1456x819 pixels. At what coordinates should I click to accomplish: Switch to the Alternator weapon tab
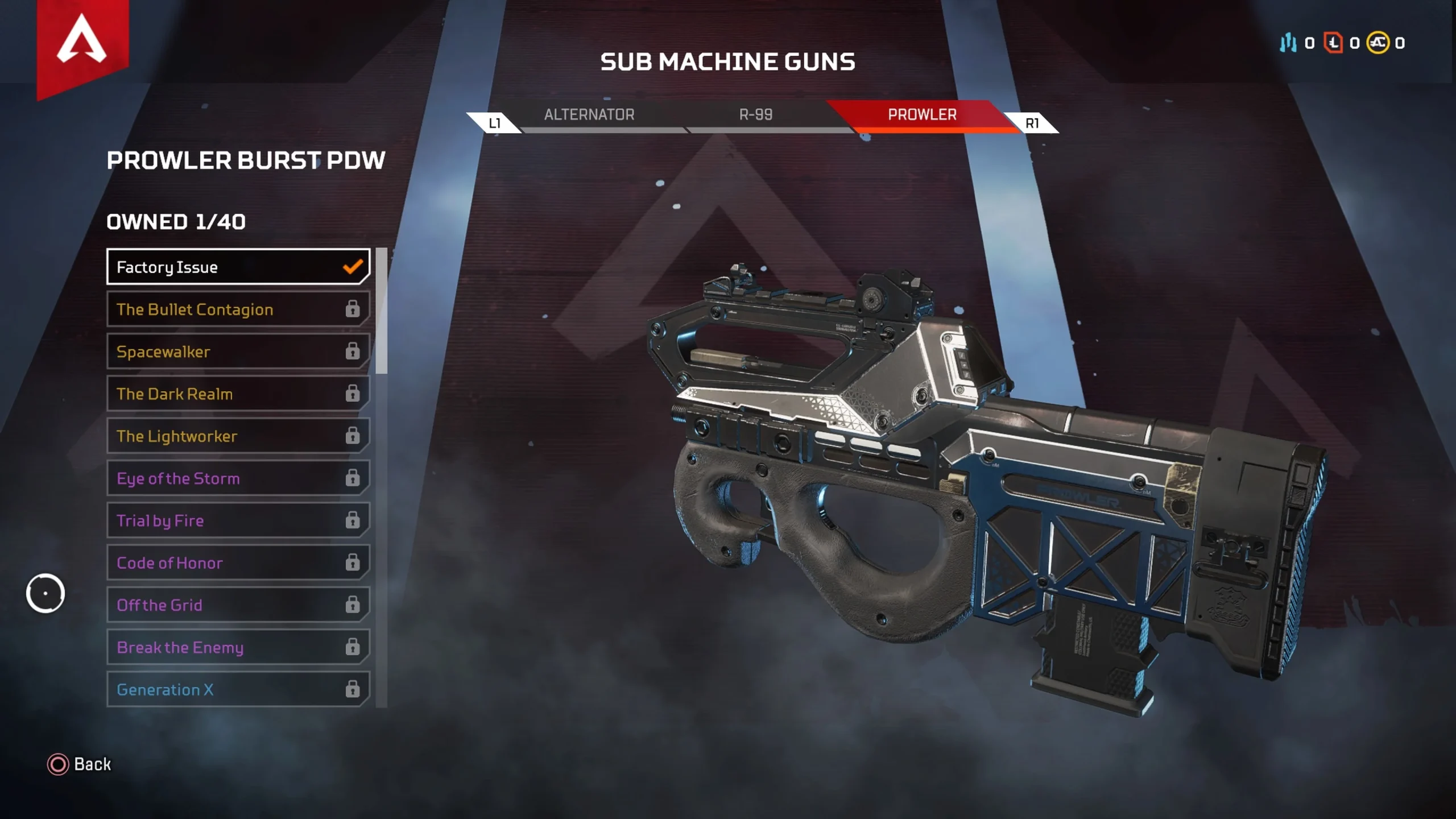[589, 115]
